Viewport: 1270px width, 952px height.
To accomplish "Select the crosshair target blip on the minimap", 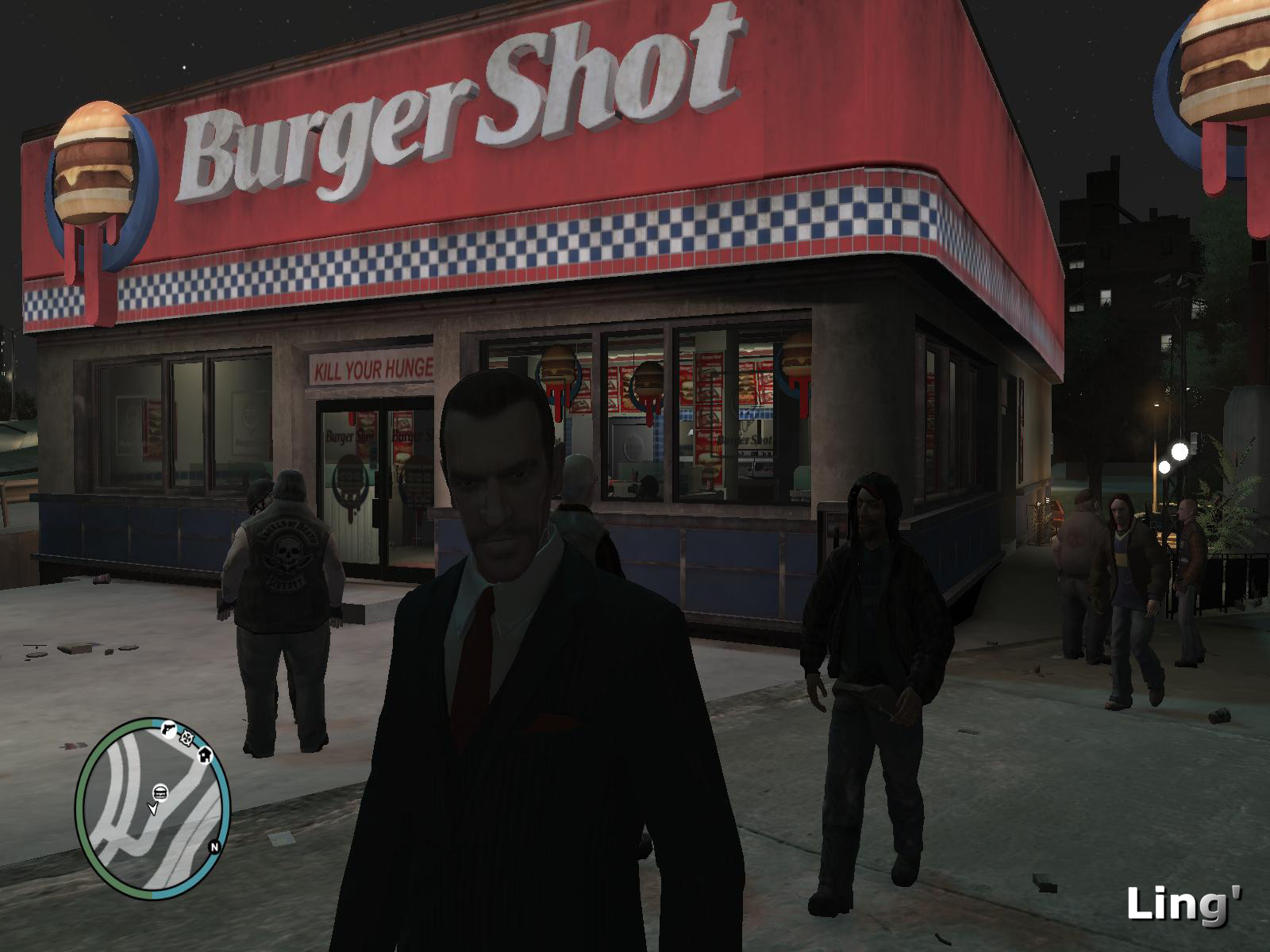I will click(187, 738).
